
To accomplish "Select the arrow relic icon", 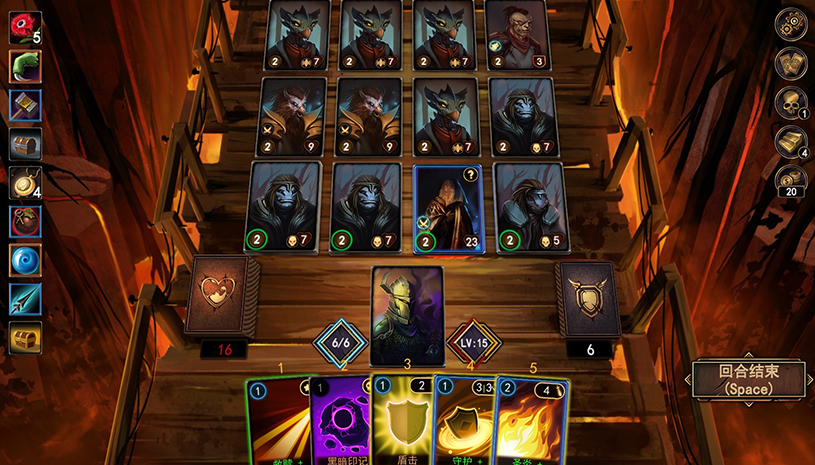I will click(x=25, y=299).
